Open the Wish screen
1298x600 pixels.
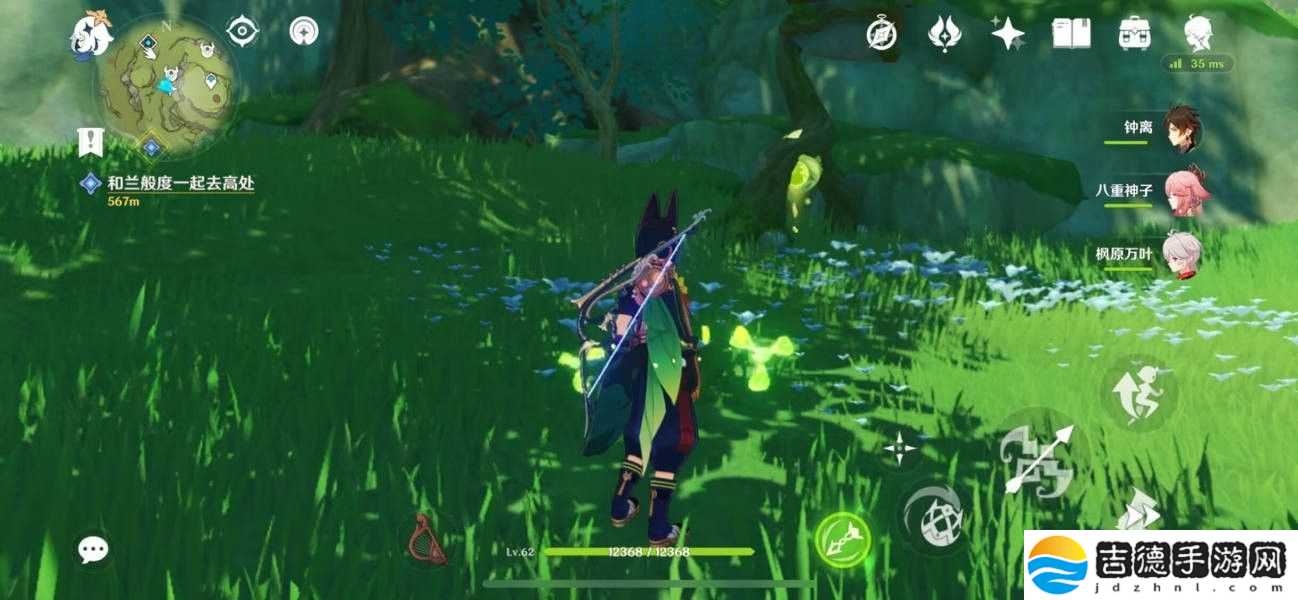[944, 34]
